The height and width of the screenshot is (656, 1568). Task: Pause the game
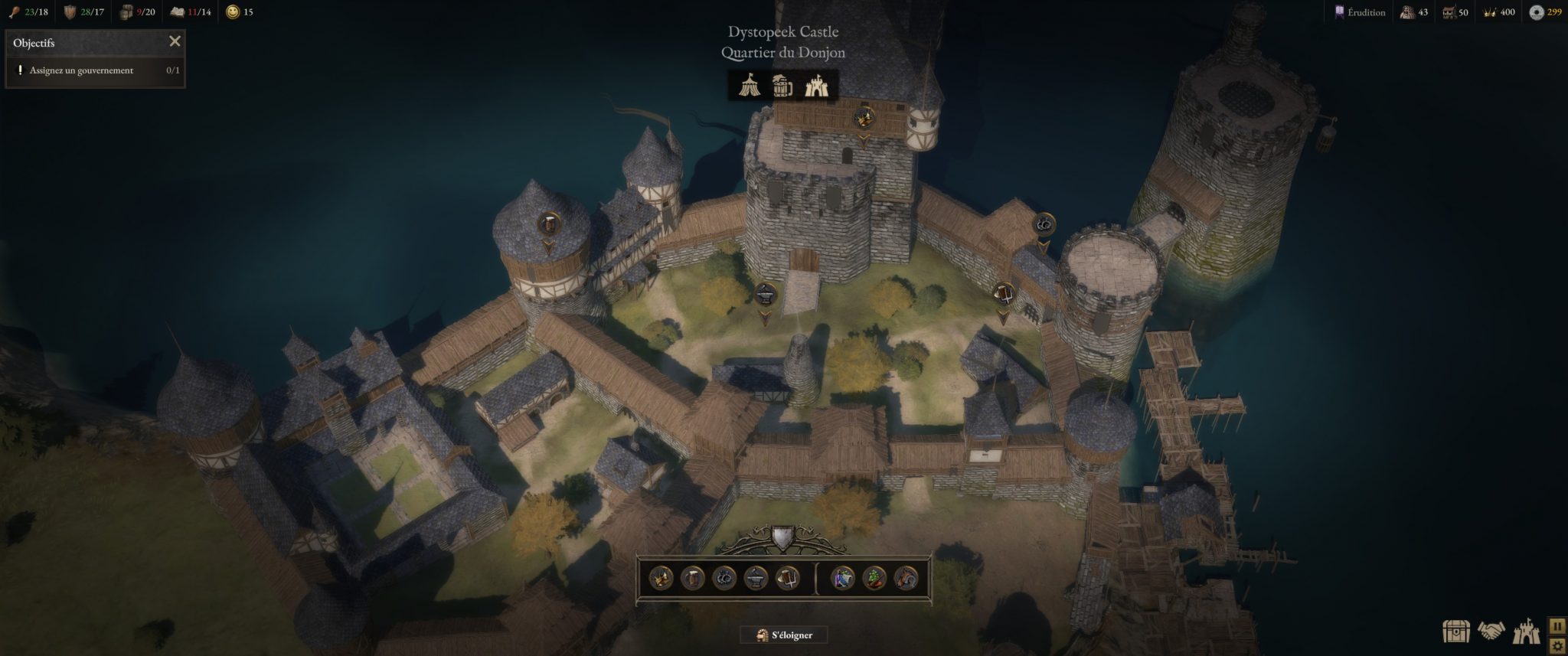pyautogui.click(x=1557, y=626)
